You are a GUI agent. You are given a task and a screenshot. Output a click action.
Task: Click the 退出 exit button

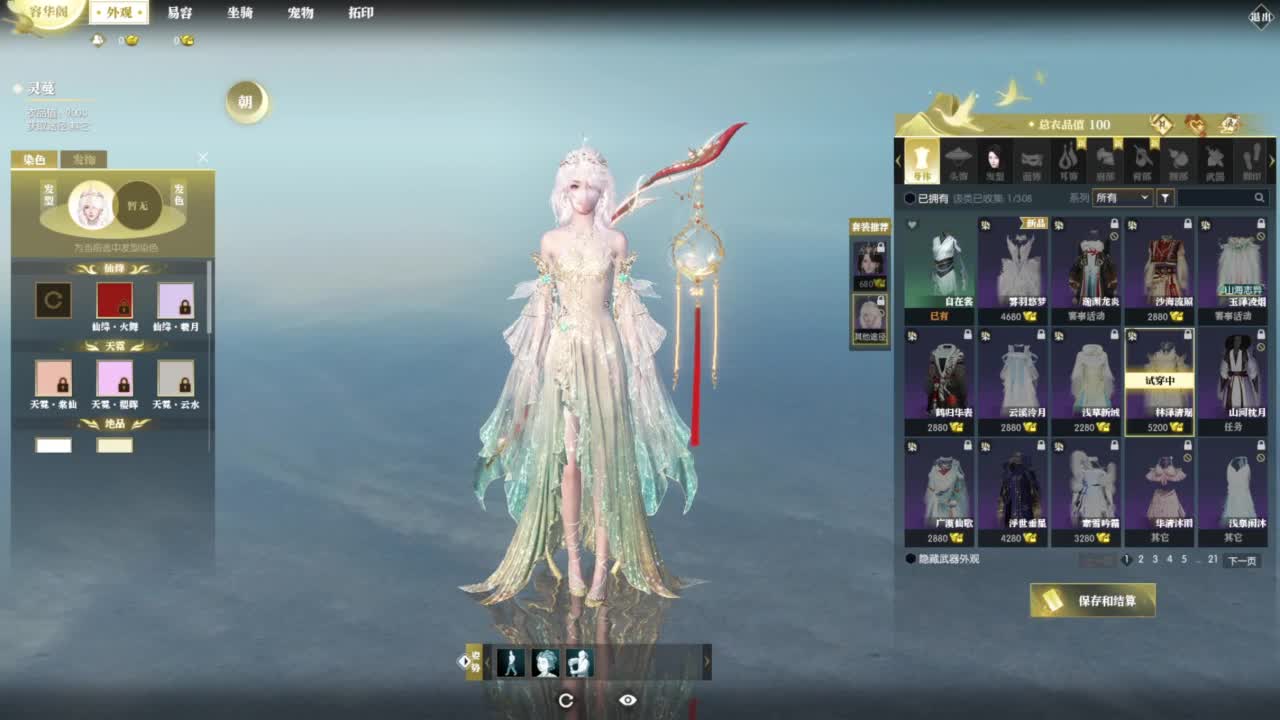click(1260, 16)
